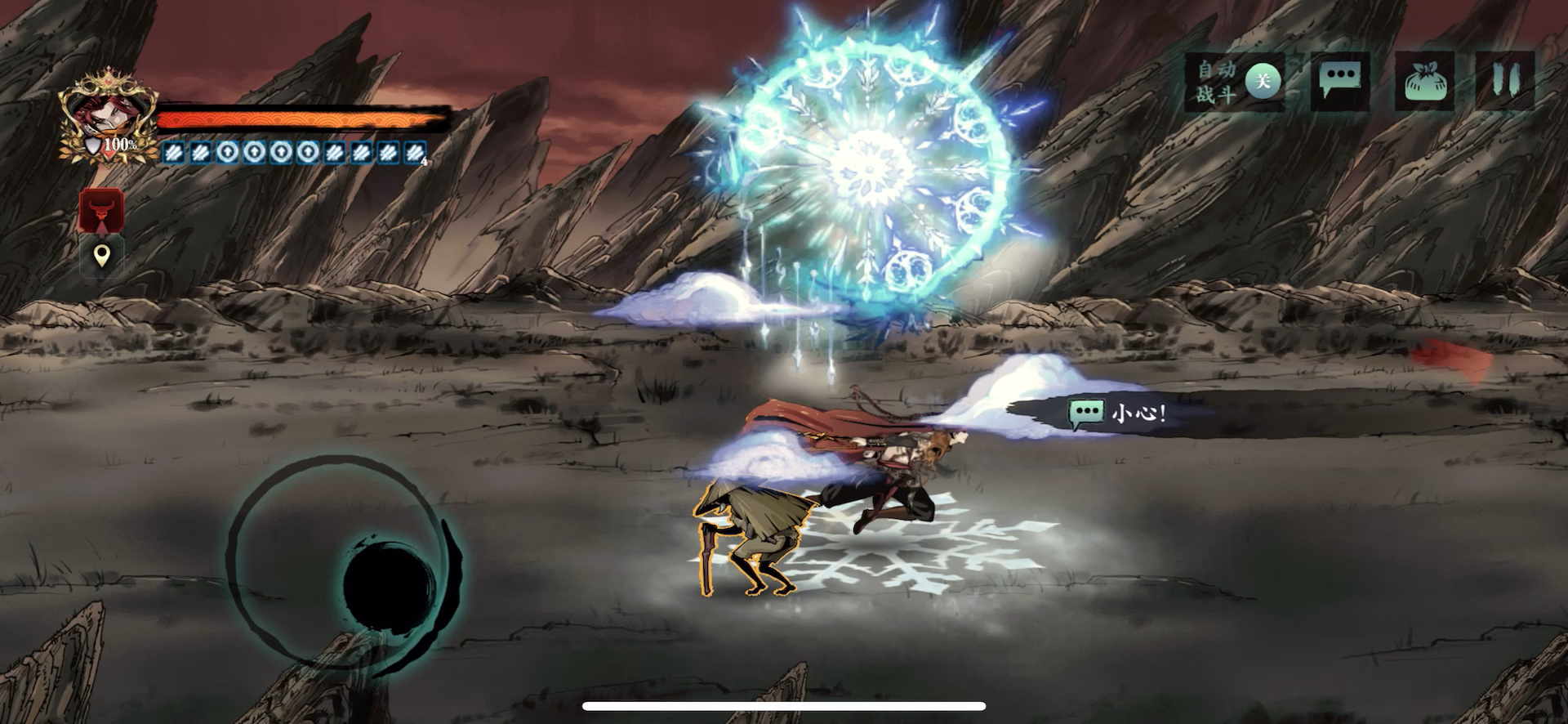Open the green pouch bag icon
1568x724 pixels.
(x=1424, y=82)
